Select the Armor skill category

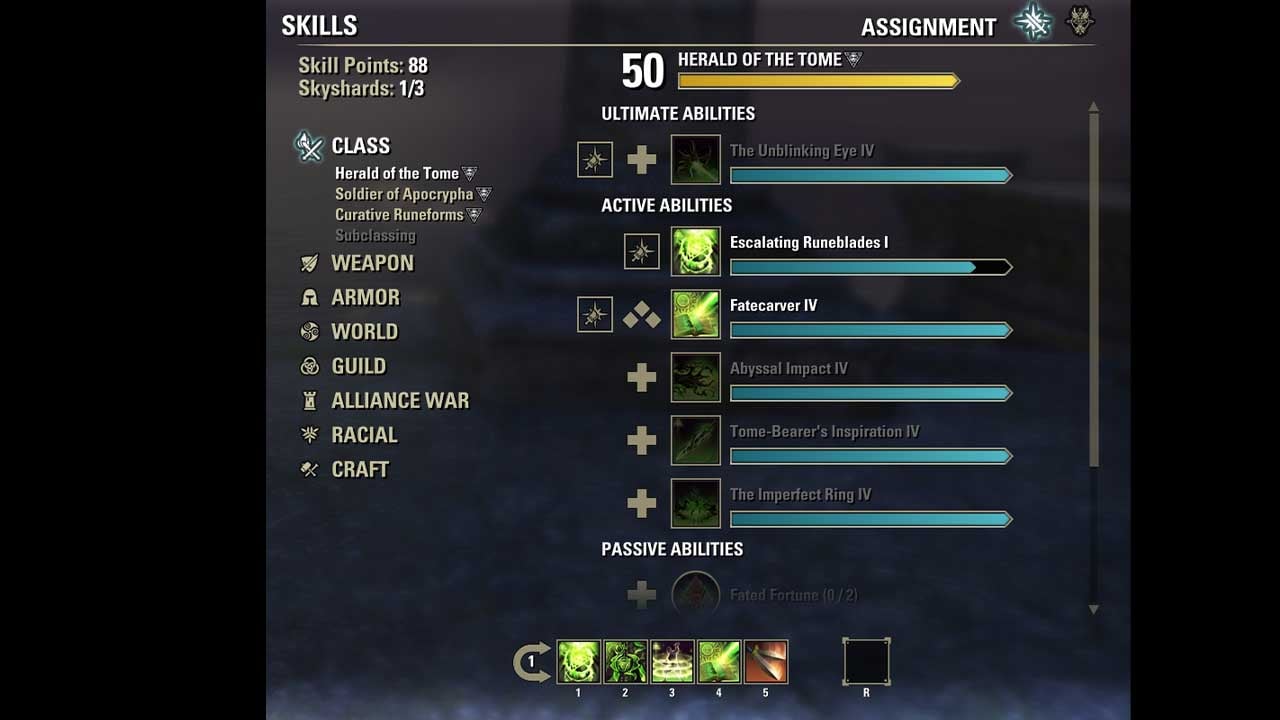(x=364, y=297)
